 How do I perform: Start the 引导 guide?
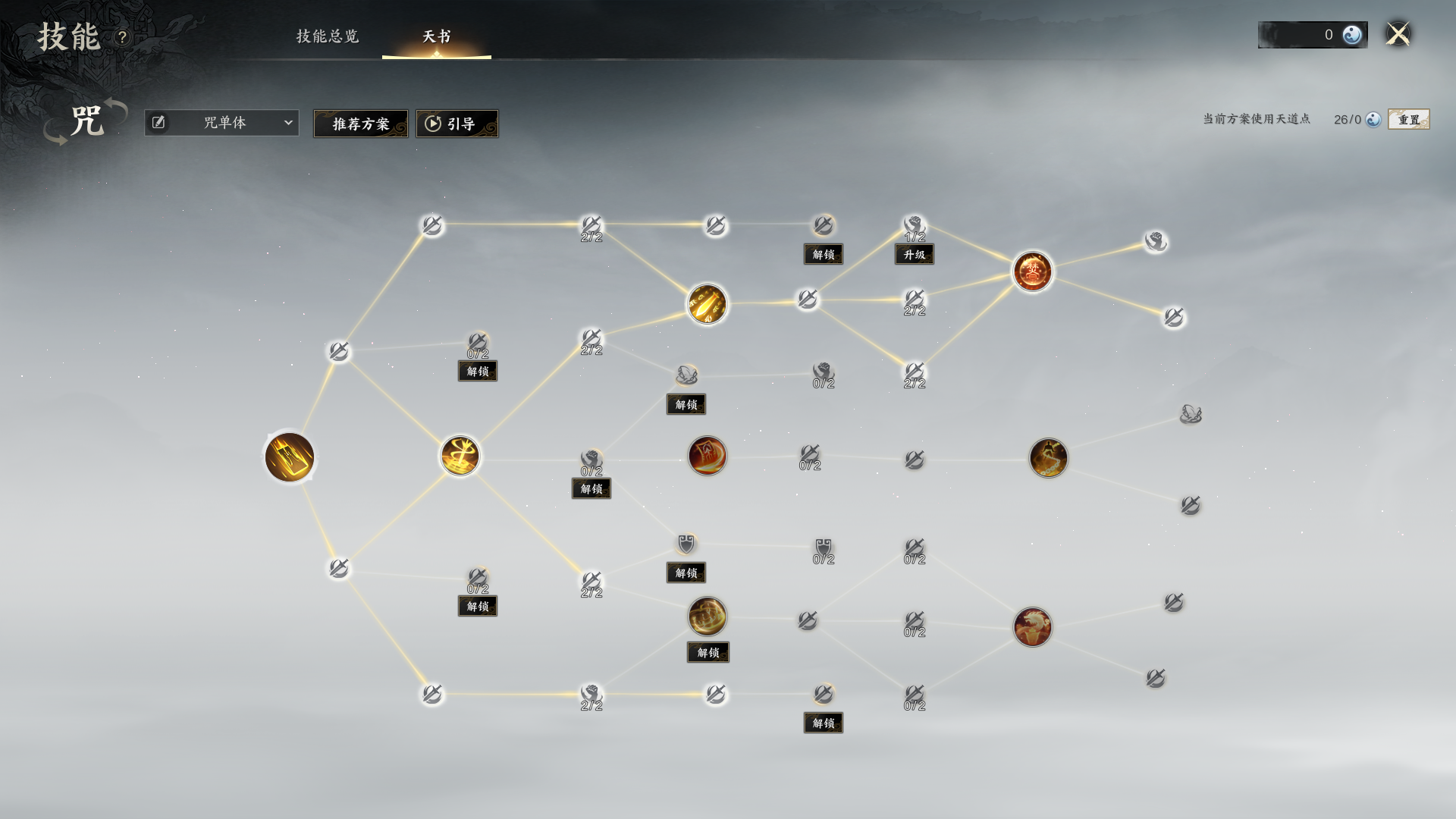coord(457,124)
